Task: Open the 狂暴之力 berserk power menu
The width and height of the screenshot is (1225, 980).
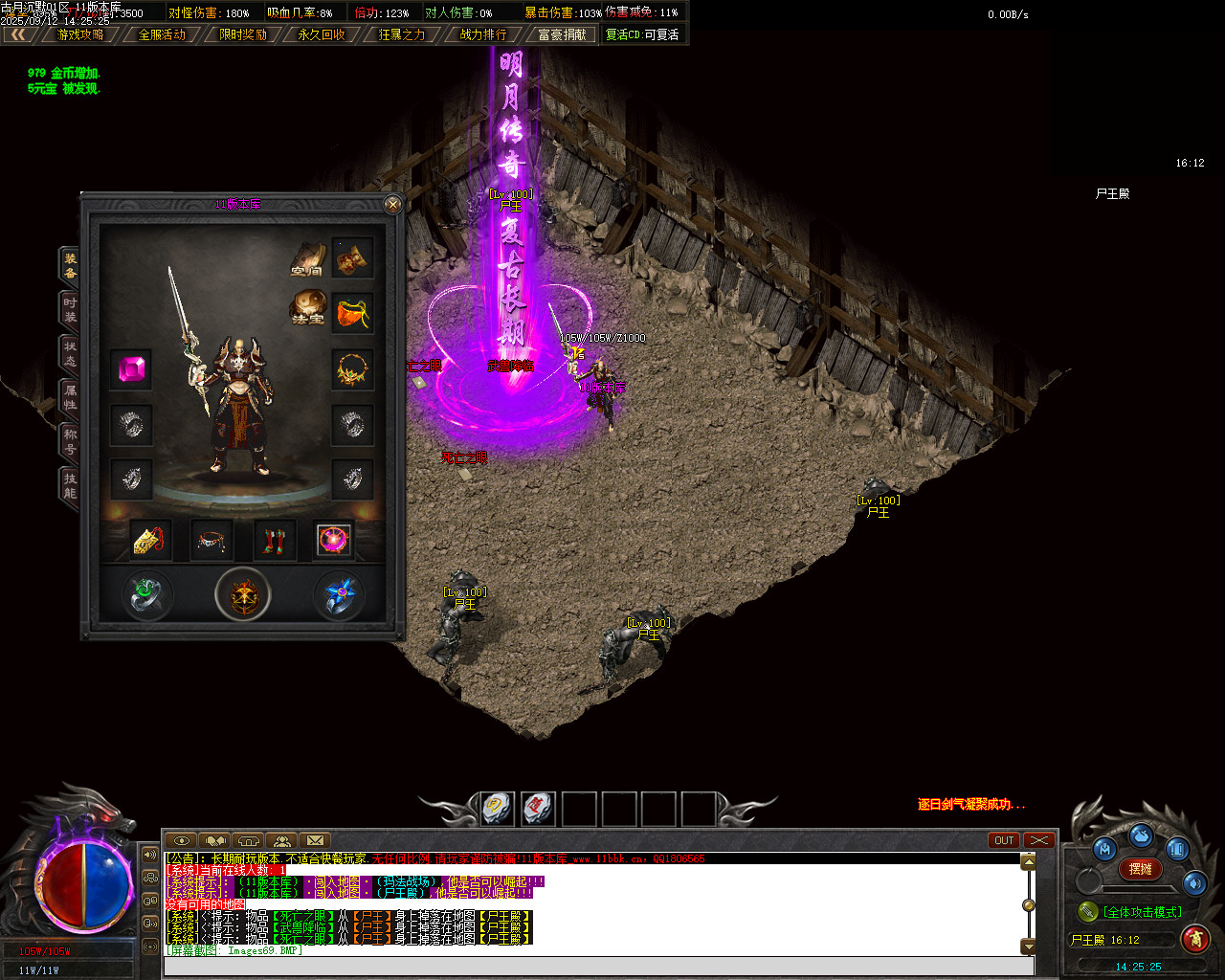Action: click(402, 34)
